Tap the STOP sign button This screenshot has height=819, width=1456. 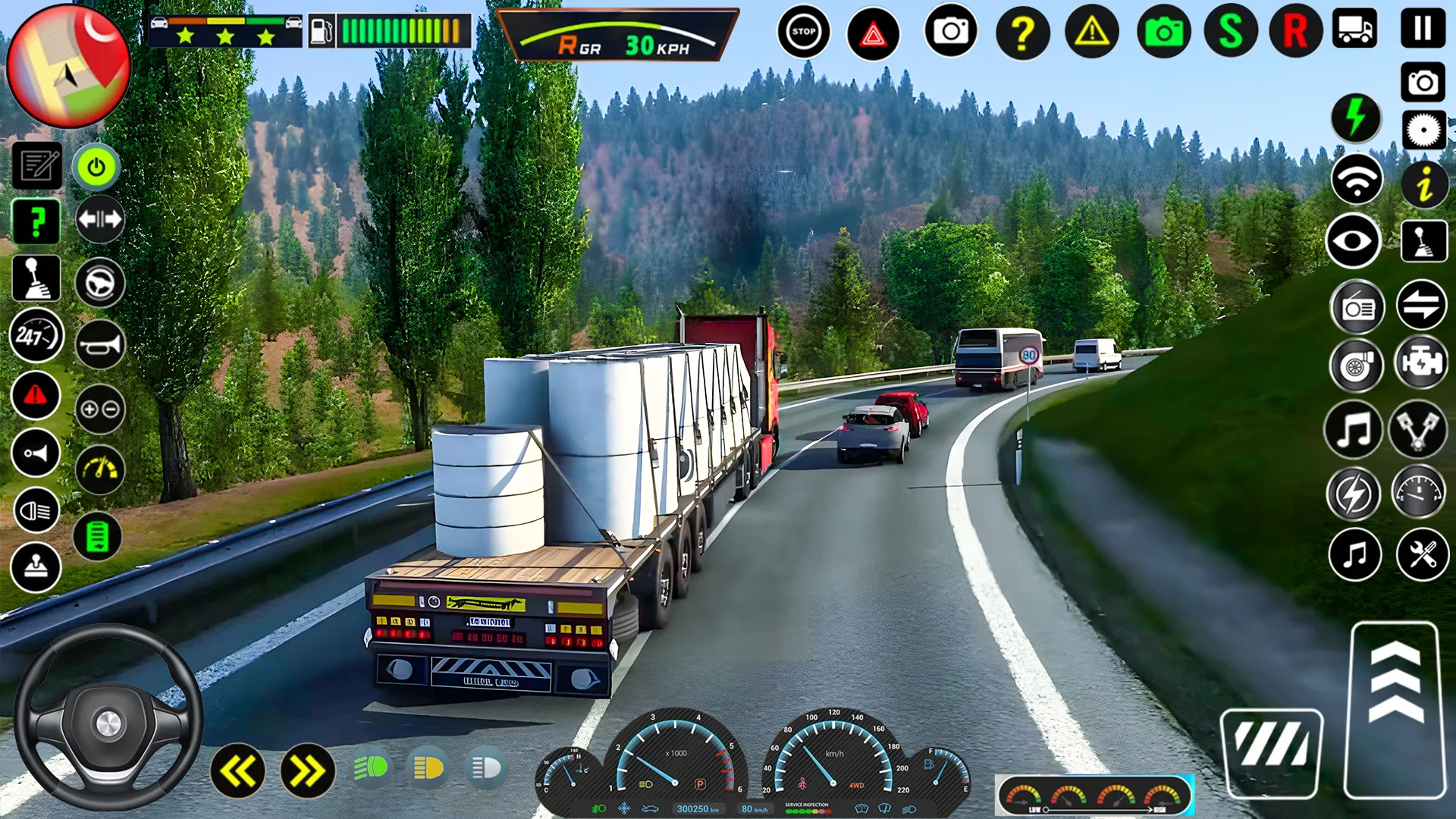pyautogui.click(x=803, y=32)
